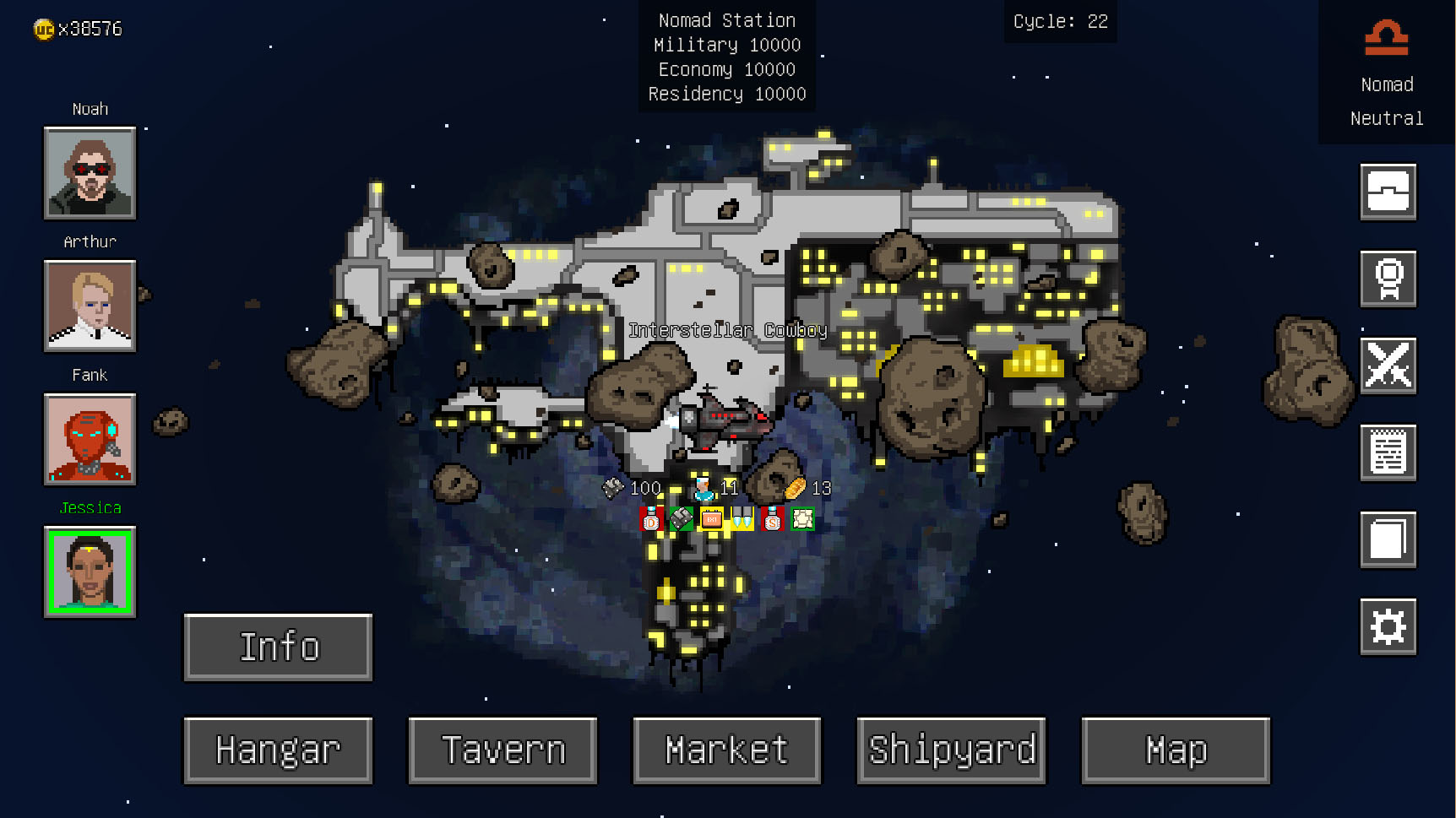This screenshot has width=1456, height=818.
Task: Click the red 'S' potion item
Action: [773, 519]
